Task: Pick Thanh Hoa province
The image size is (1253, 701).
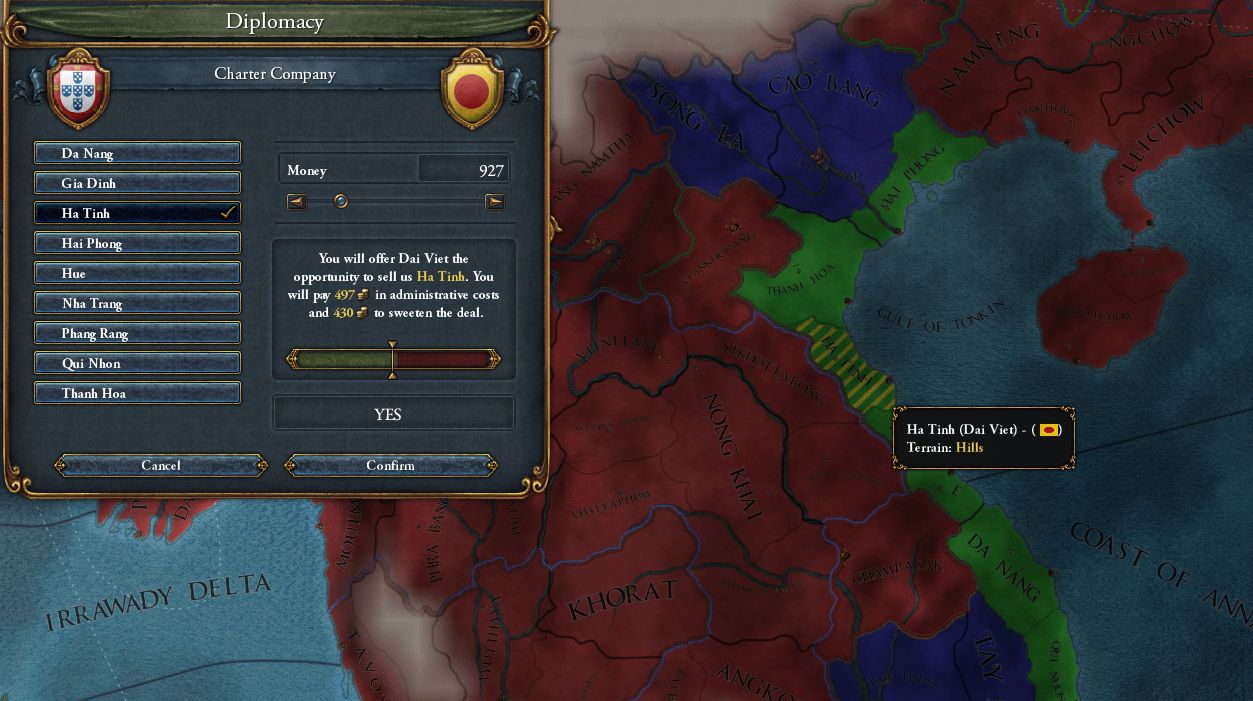Action: pos(137,393)
